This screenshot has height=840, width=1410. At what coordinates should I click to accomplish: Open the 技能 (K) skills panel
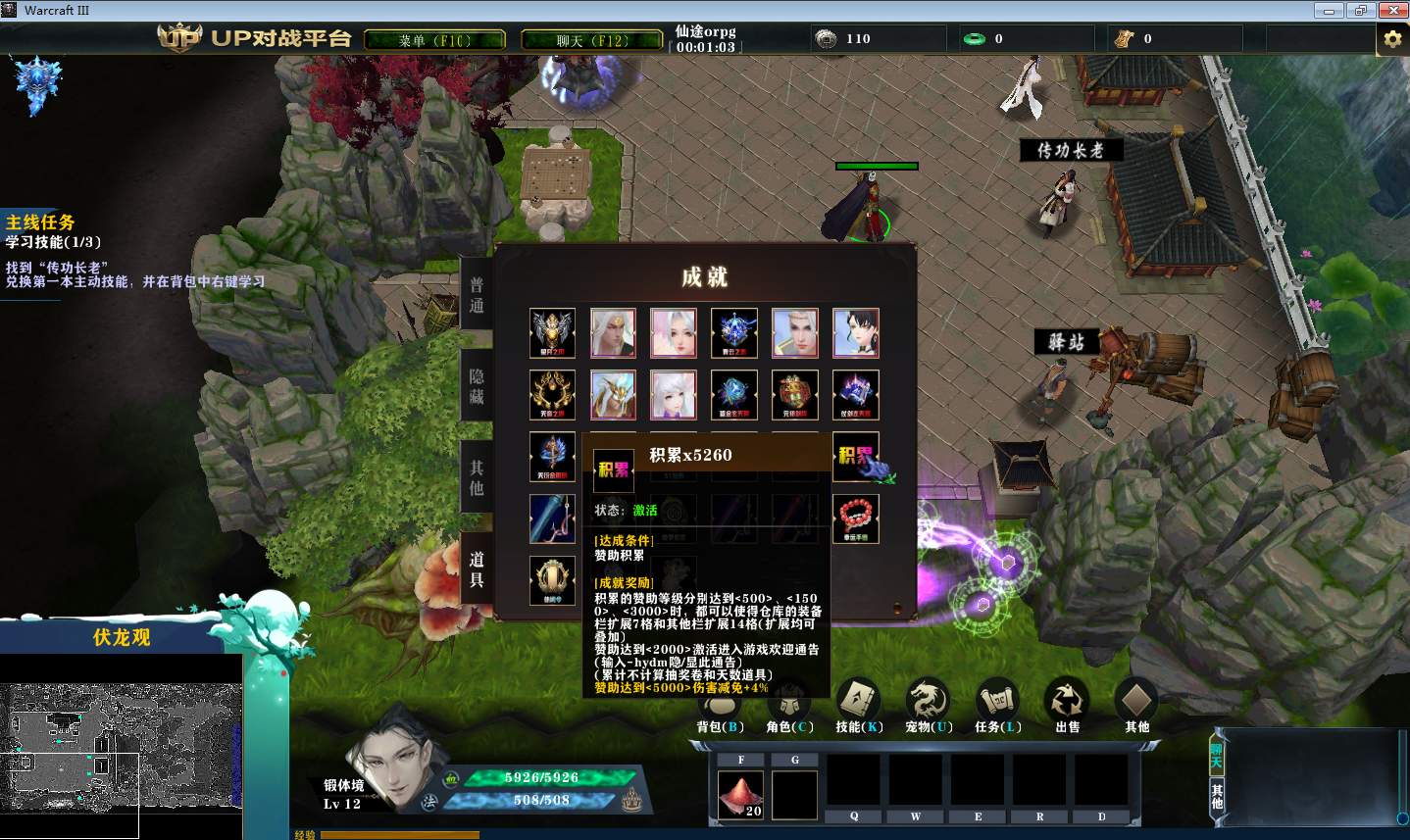point(859,706)
